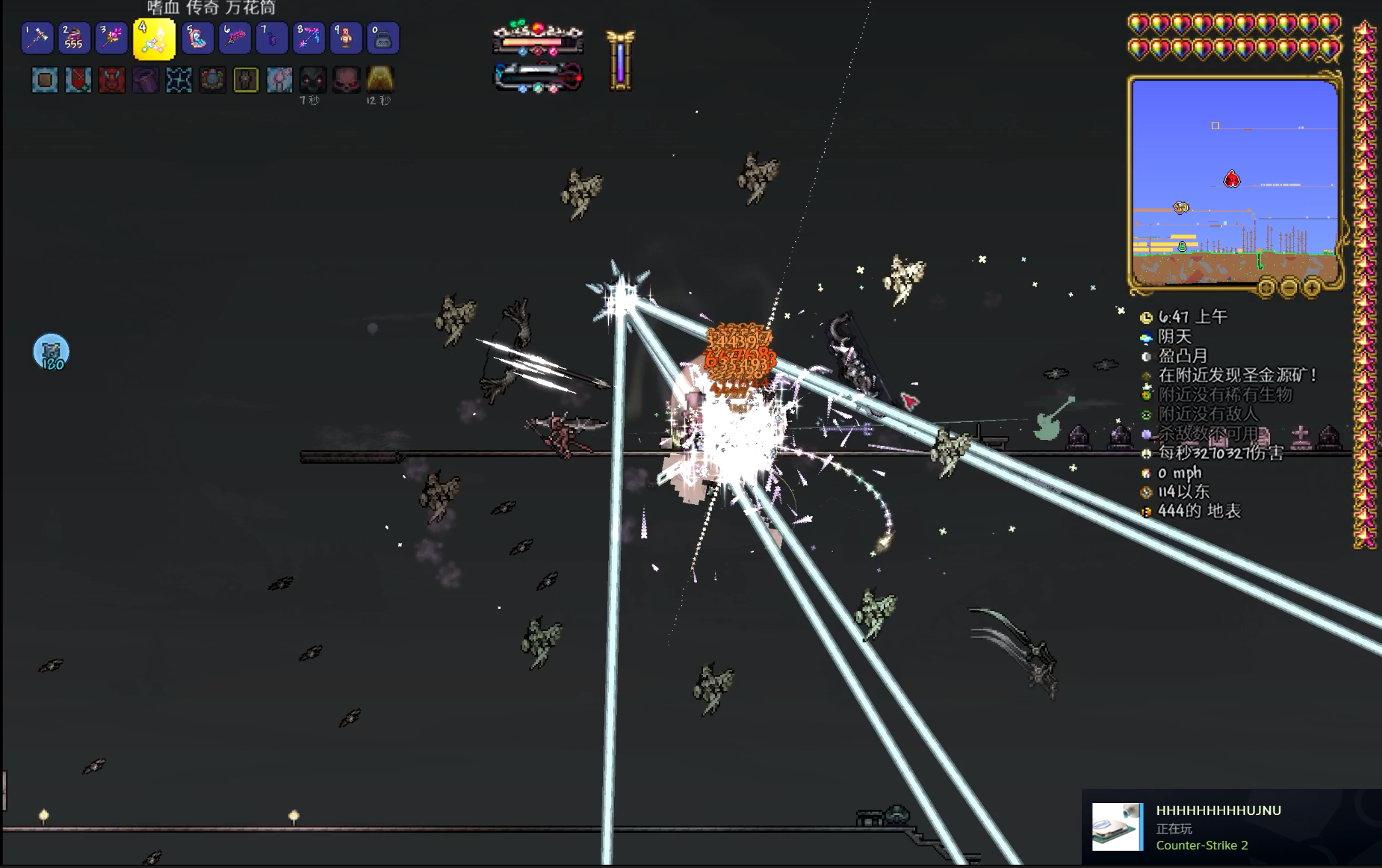
Task: Click the buff icon with 7 second timer
Action: [x=313, y=80]
